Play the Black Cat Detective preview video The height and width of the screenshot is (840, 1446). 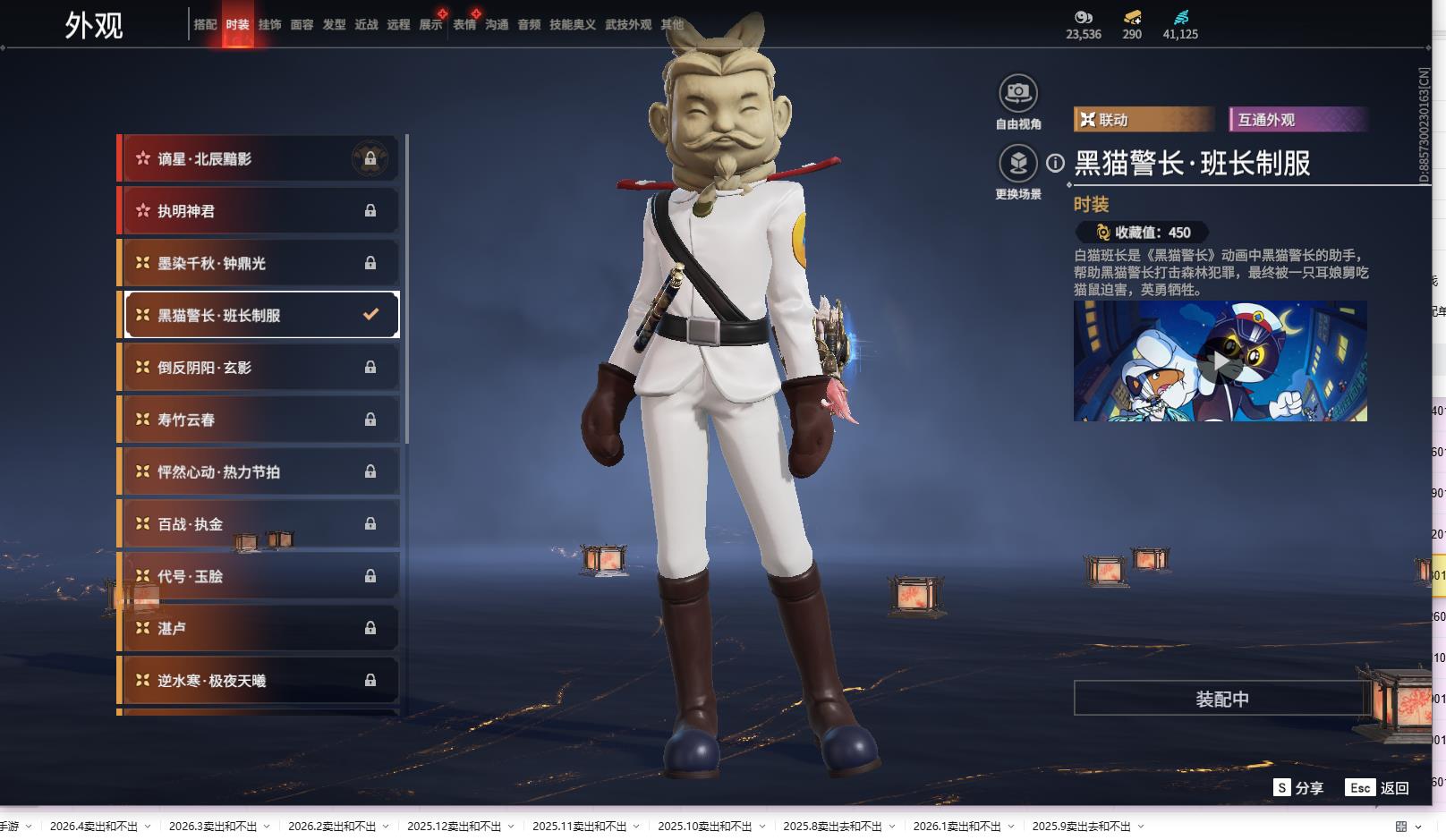1220,361
